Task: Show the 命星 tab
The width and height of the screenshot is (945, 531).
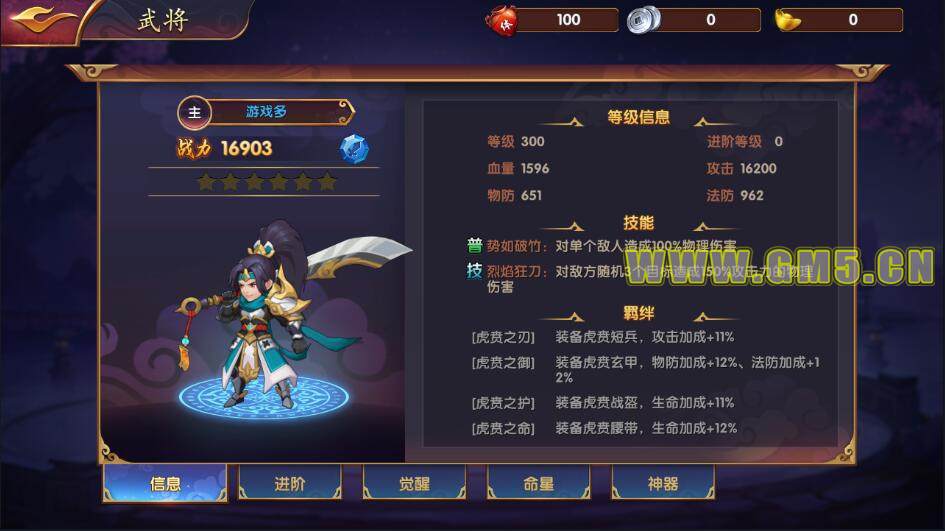Action: pyautogui.click(x=538, y=484)
